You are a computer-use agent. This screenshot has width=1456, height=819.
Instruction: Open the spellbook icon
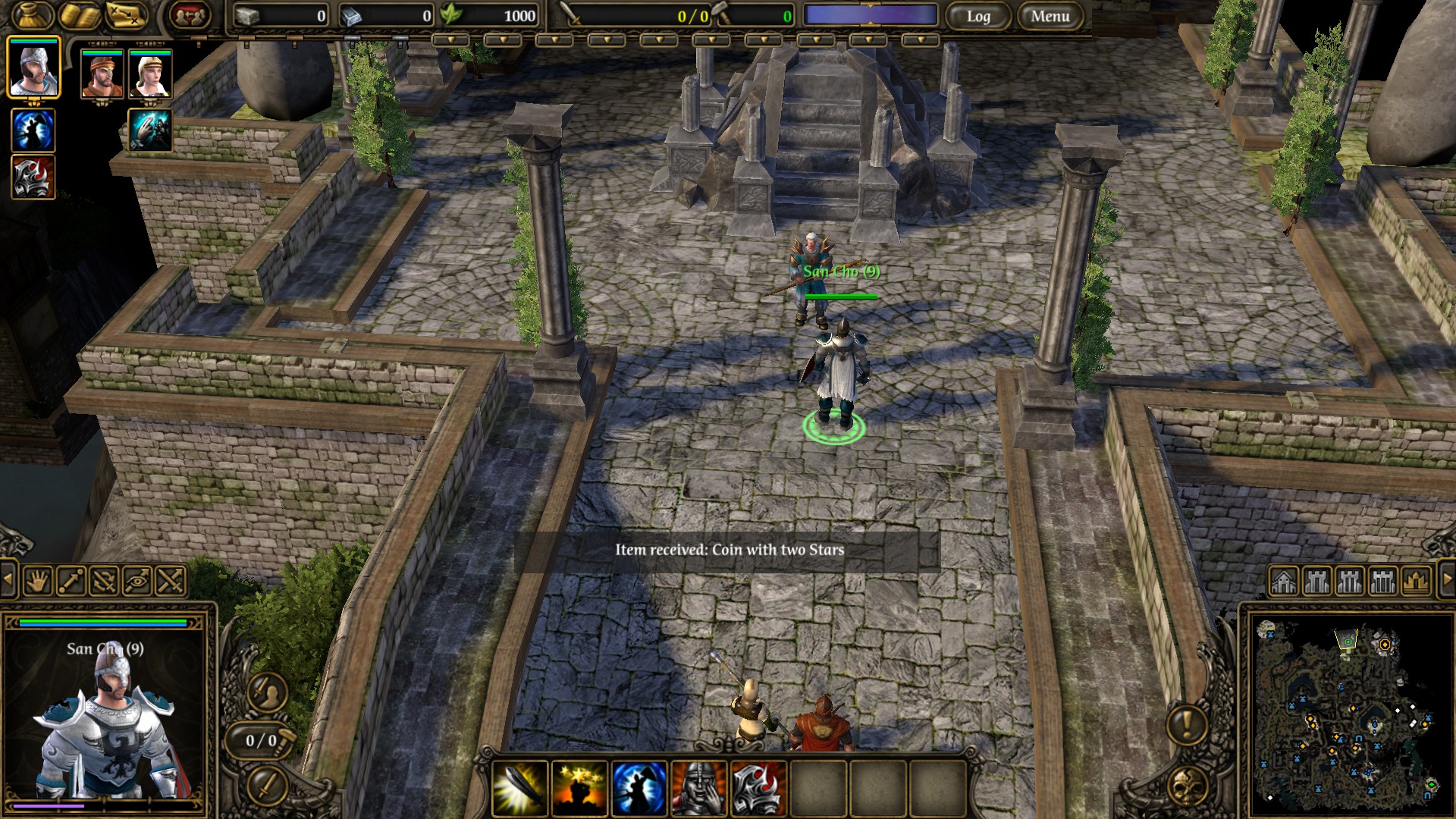point(80,15)
